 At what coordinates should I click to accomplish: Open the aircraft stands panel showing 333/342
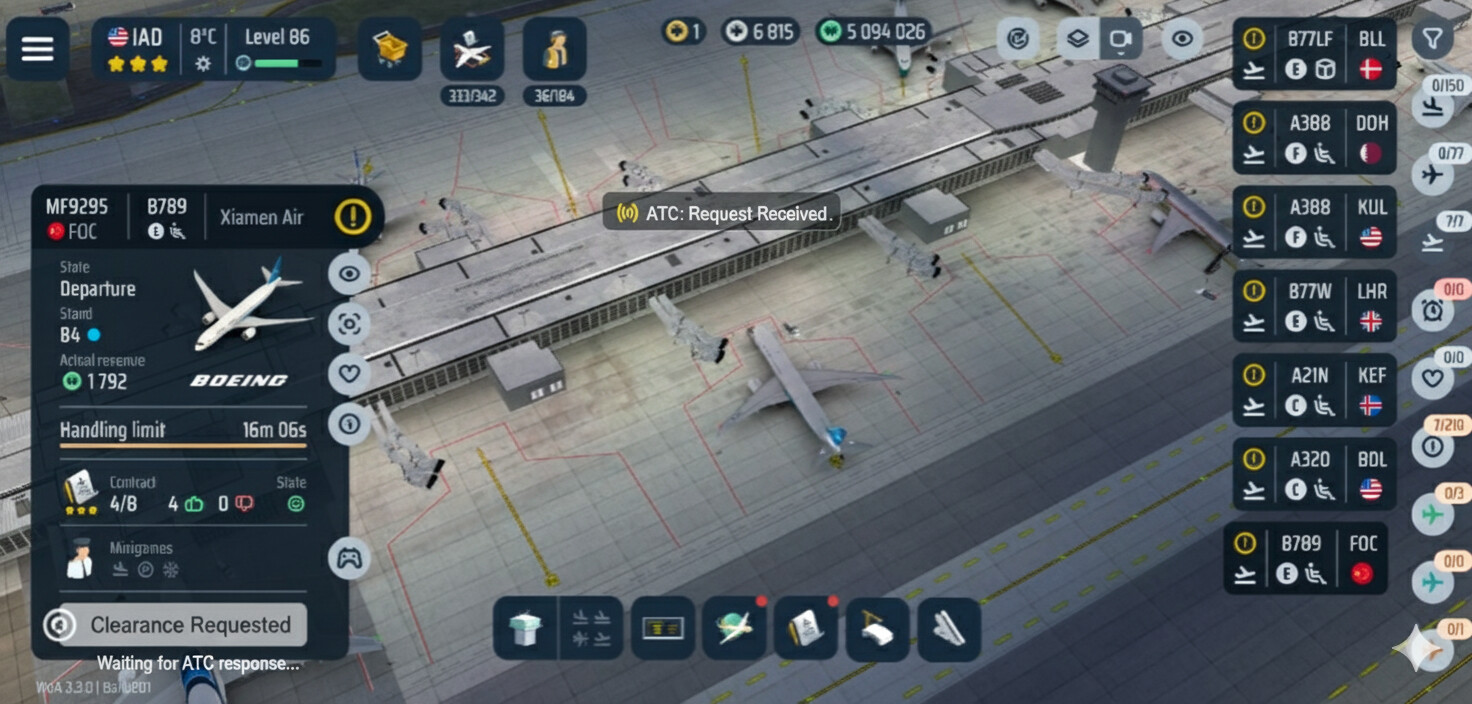[472, 50]
